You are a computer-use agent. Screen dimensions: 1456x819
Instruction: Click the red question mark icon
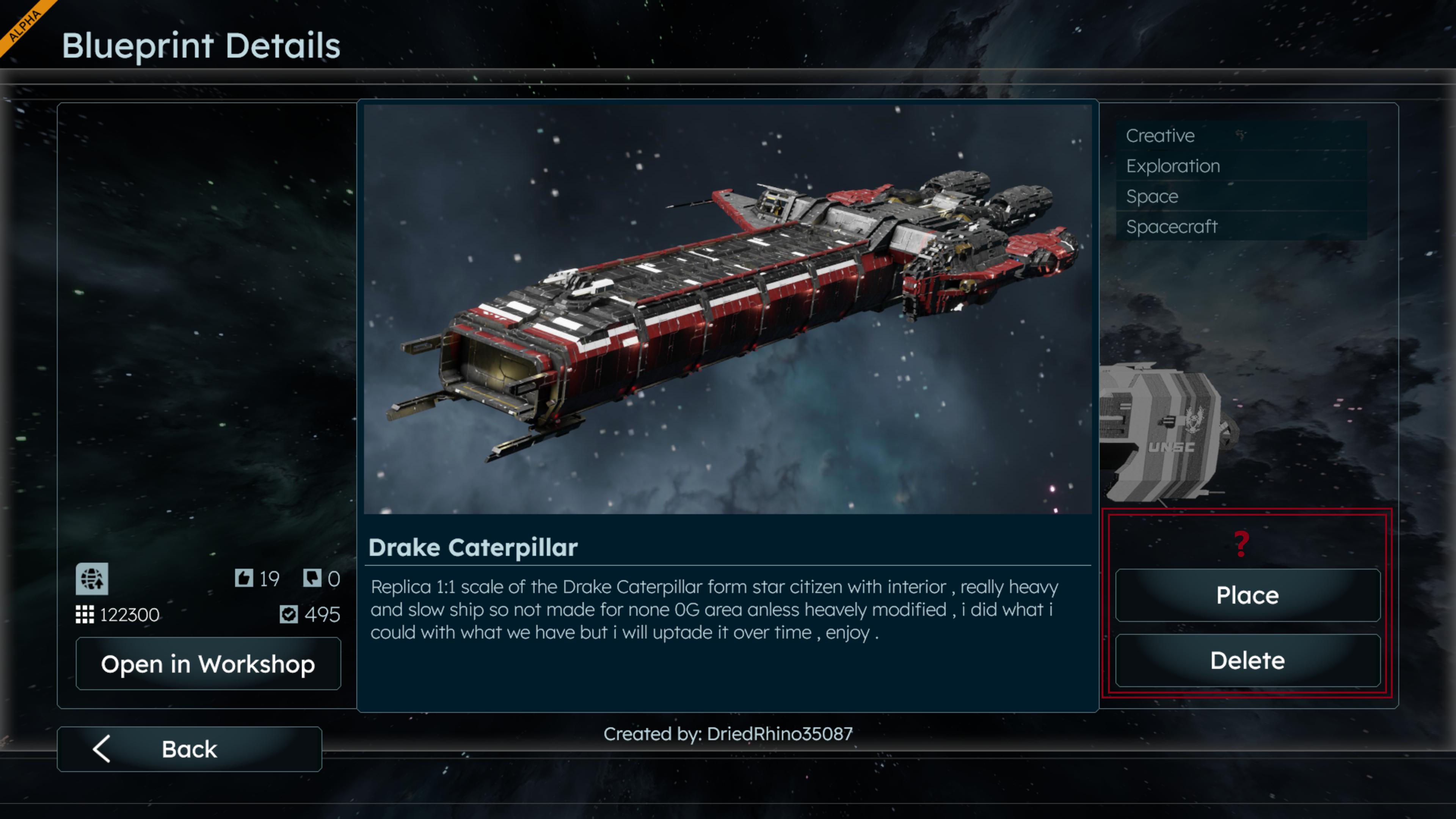tap(1241, 544)
